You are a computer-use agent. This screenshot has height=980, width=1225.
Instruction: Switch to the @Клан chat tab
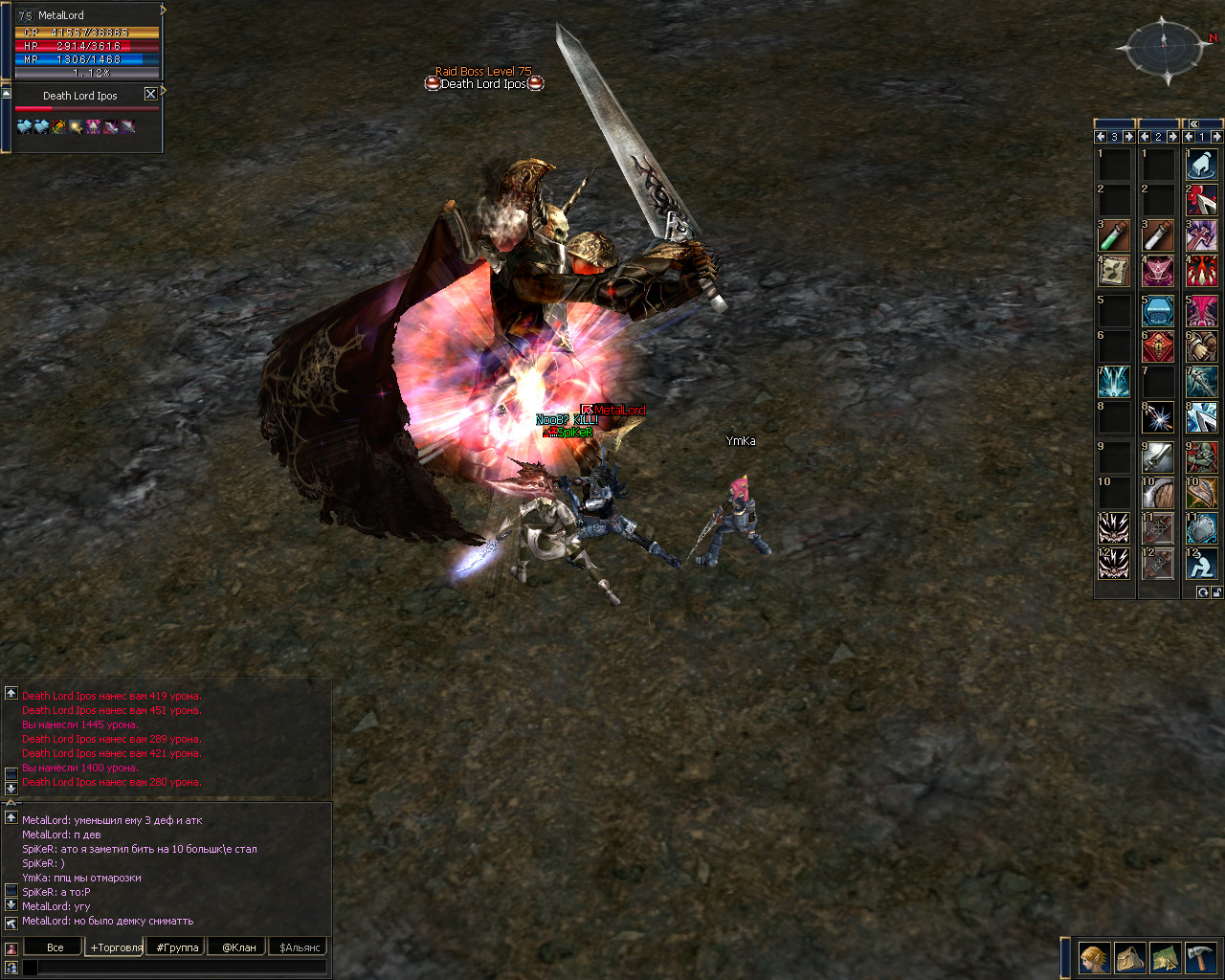click(238, 947)
